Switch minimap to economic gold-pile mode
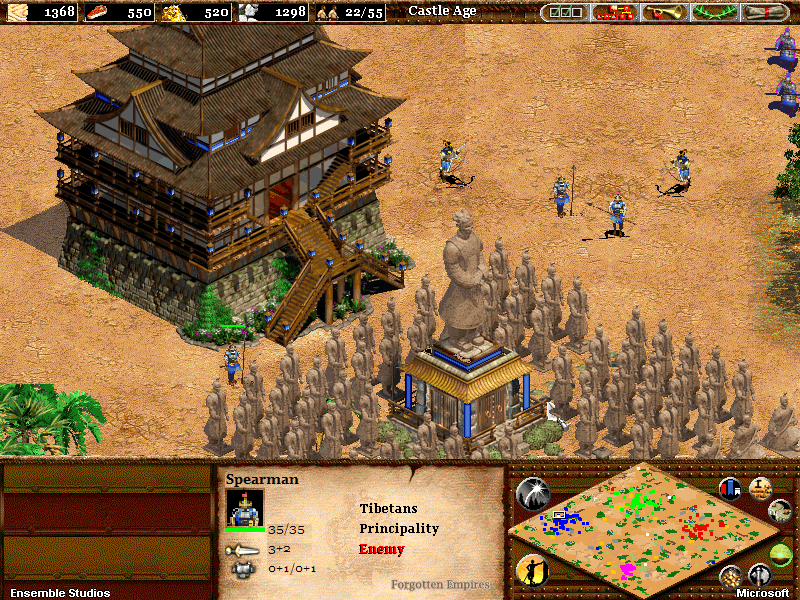 [731, 576]
